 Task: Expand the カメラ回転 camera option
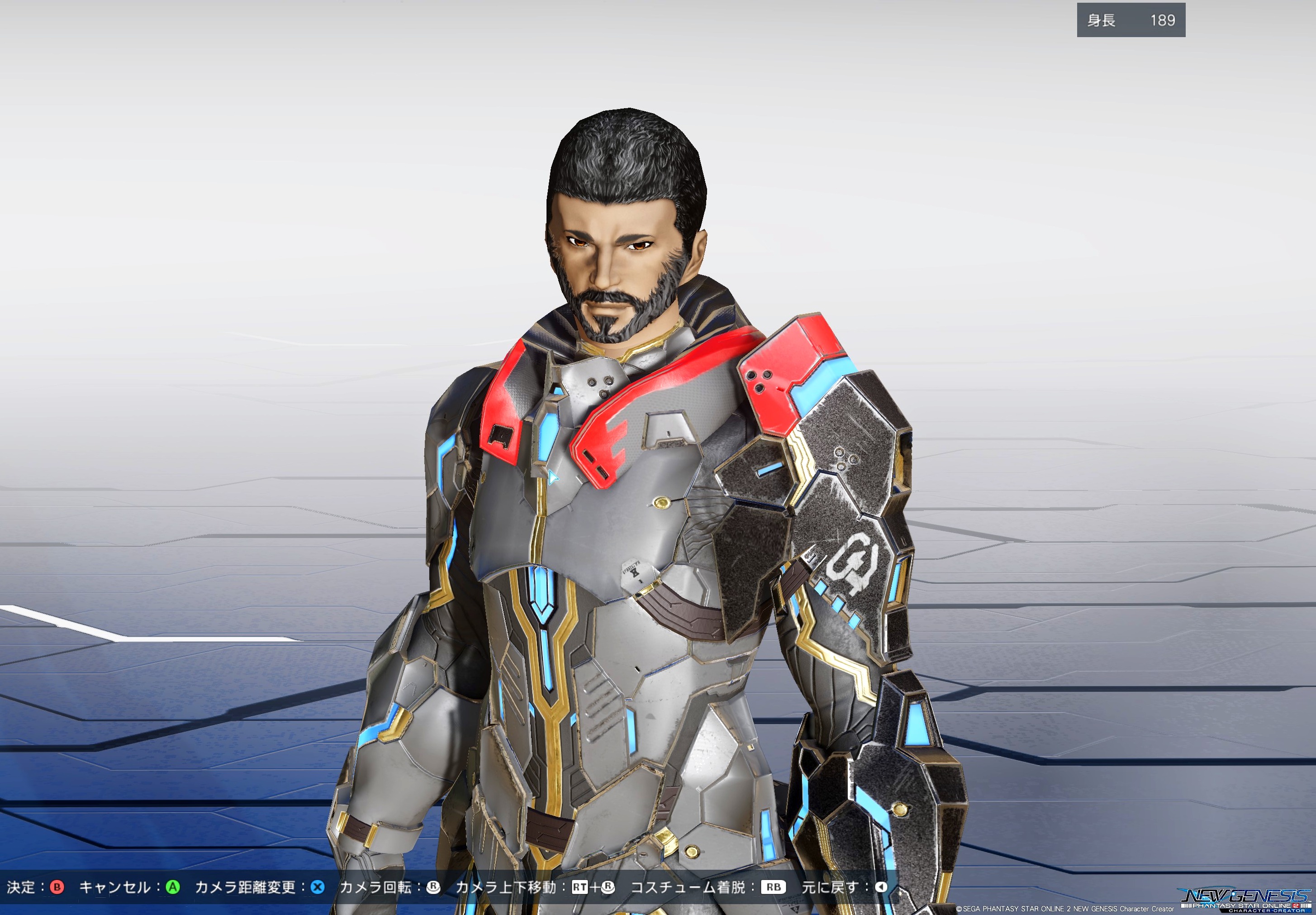coord(376,887)
